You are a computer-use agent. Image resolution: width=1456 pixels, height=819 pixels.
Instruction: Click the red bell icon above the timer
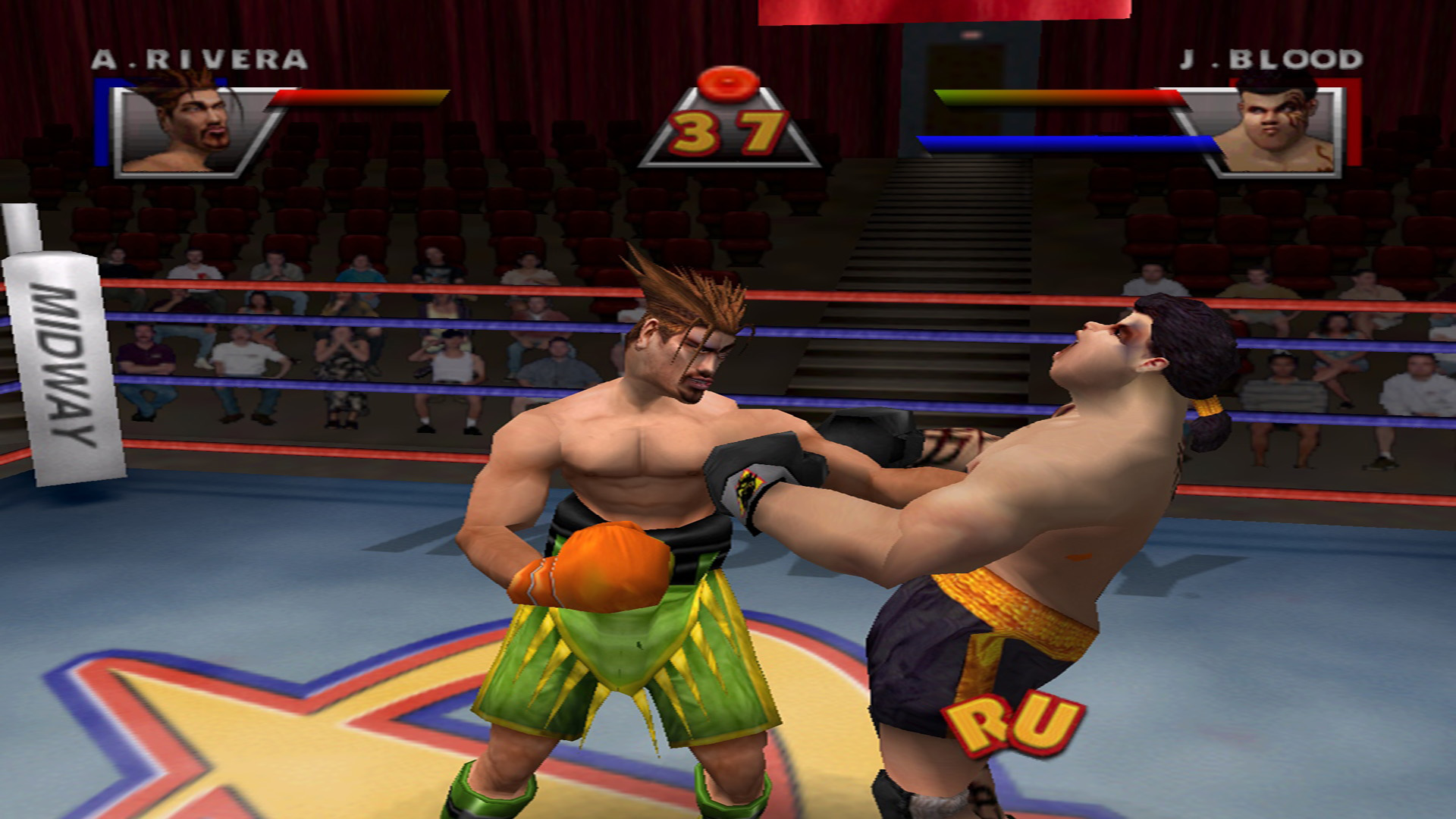click(x=728, y=82)
